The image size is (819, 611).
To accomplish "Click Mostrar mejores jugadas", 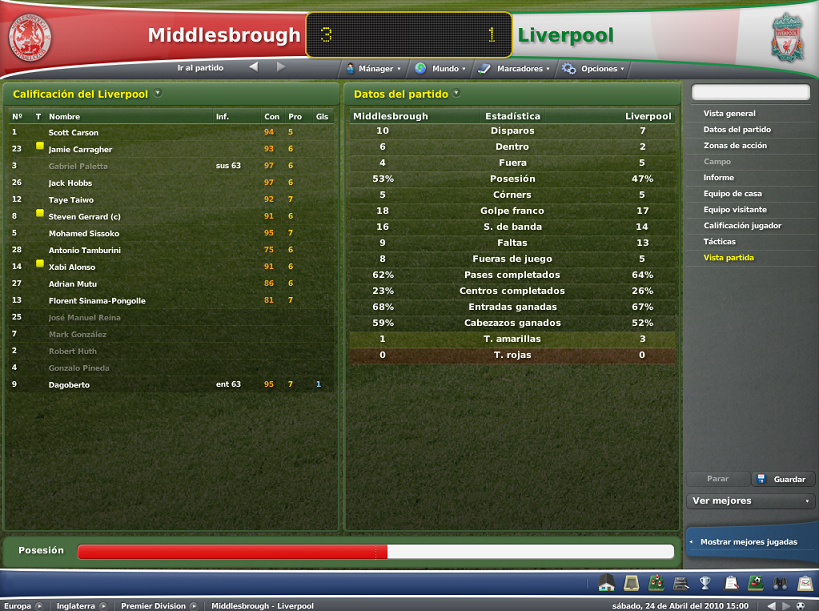I will 749,542.
